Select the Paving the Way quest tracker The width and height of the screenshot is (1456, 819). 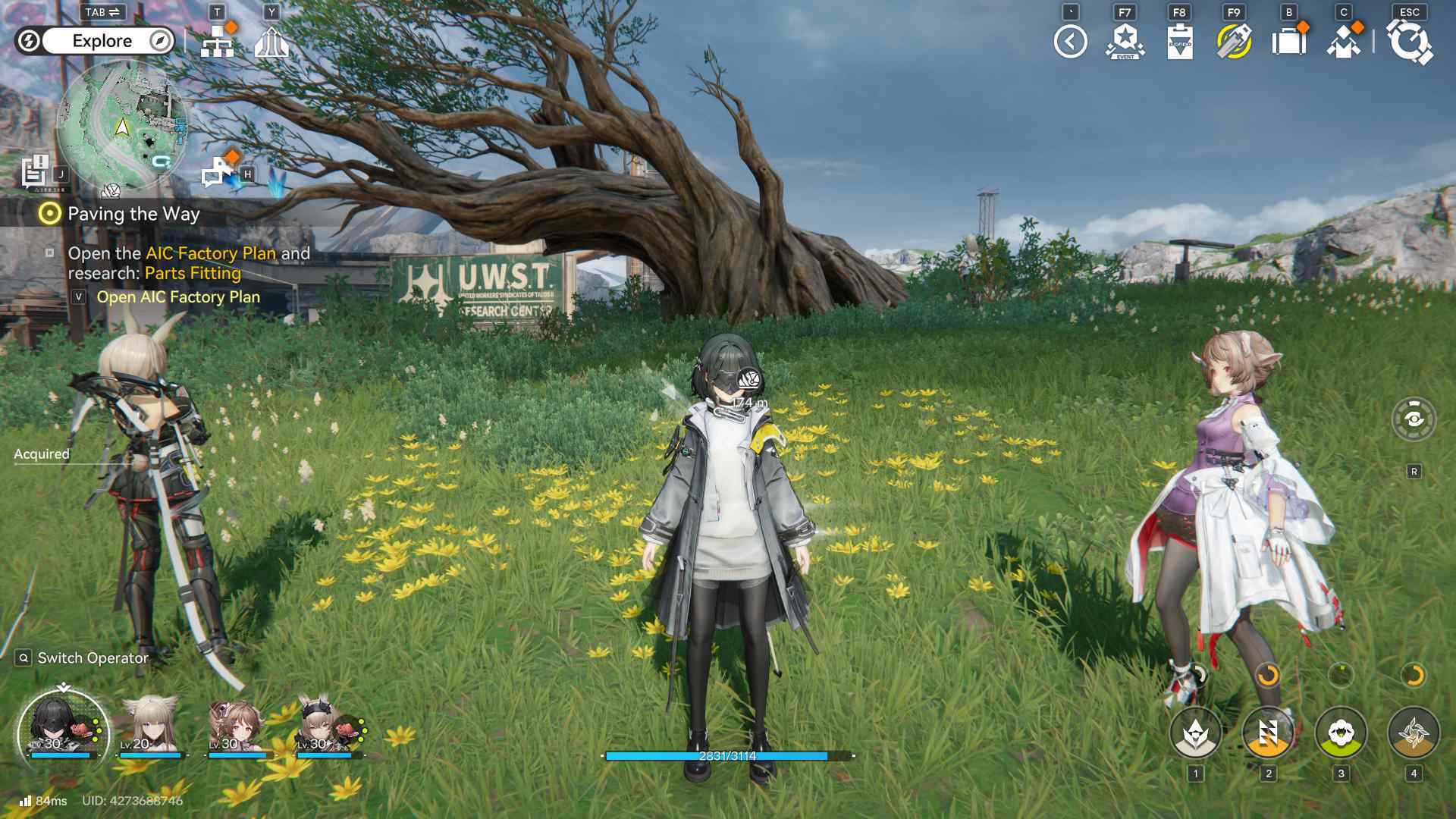click(133, 214)
